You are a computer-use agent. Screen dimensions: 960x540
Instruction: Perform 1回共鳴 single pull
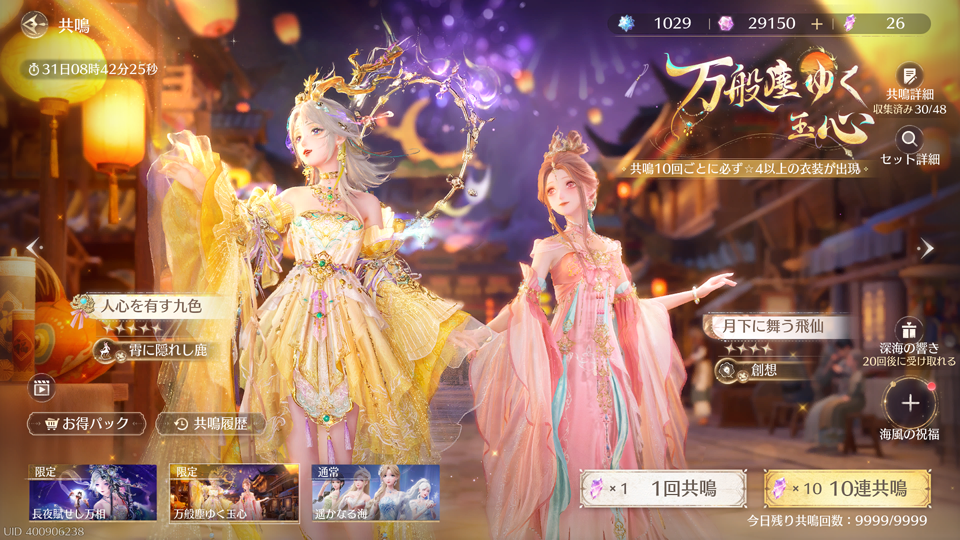coord(664,489)
